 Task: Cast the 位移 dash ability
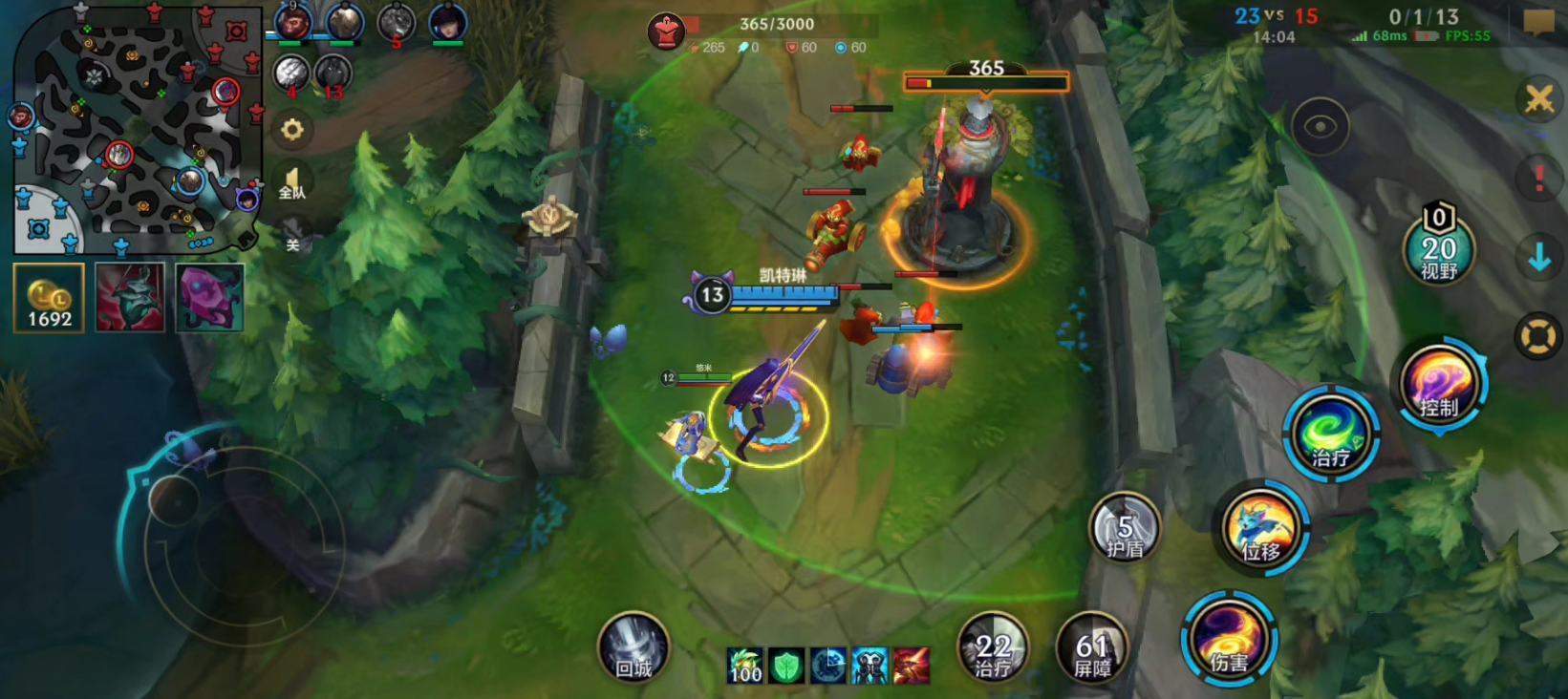[x=1262, y=529]
